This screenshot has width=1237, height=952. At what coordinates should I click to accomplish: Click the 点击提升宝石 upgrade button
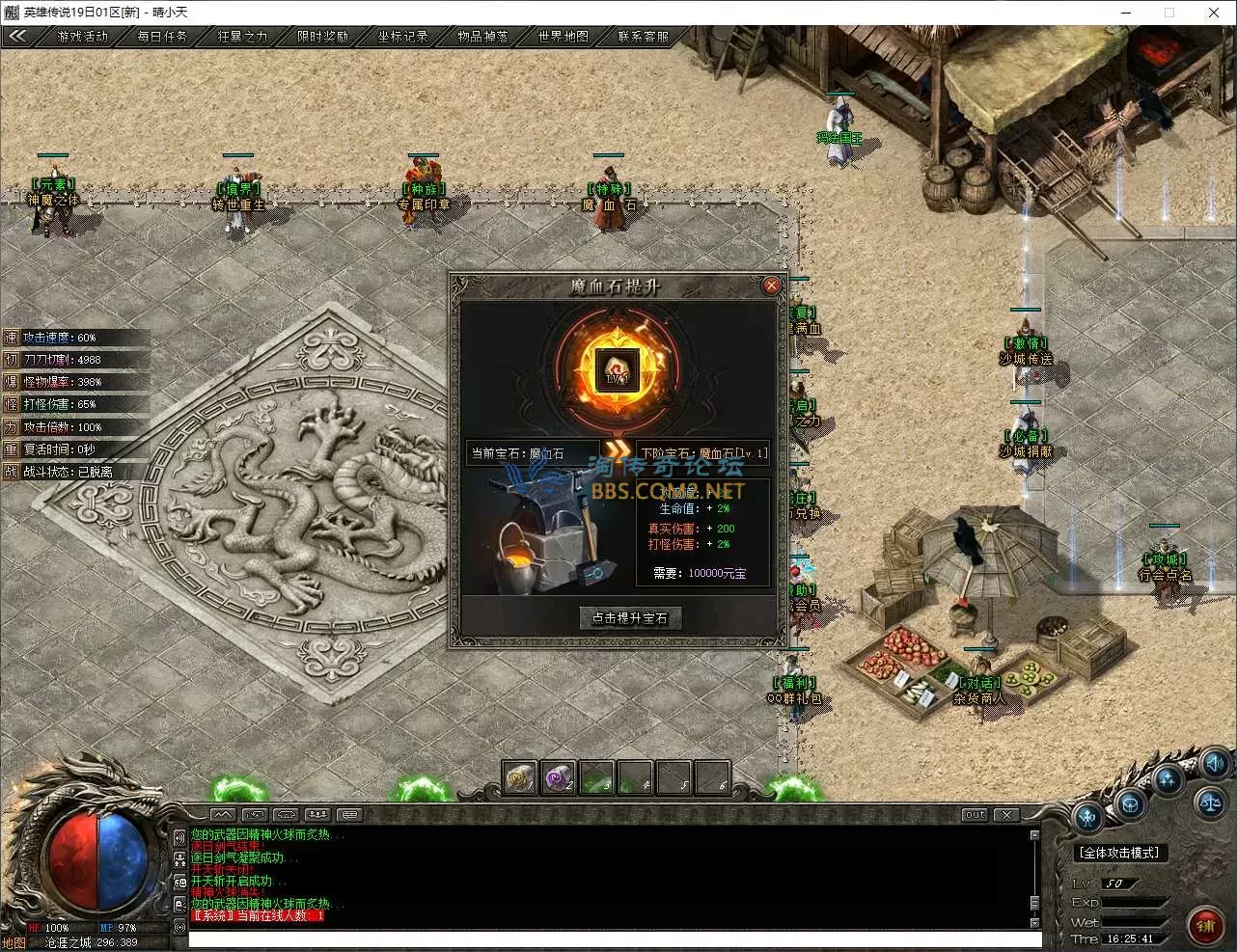pyautogui.click(x=630, y=618)
